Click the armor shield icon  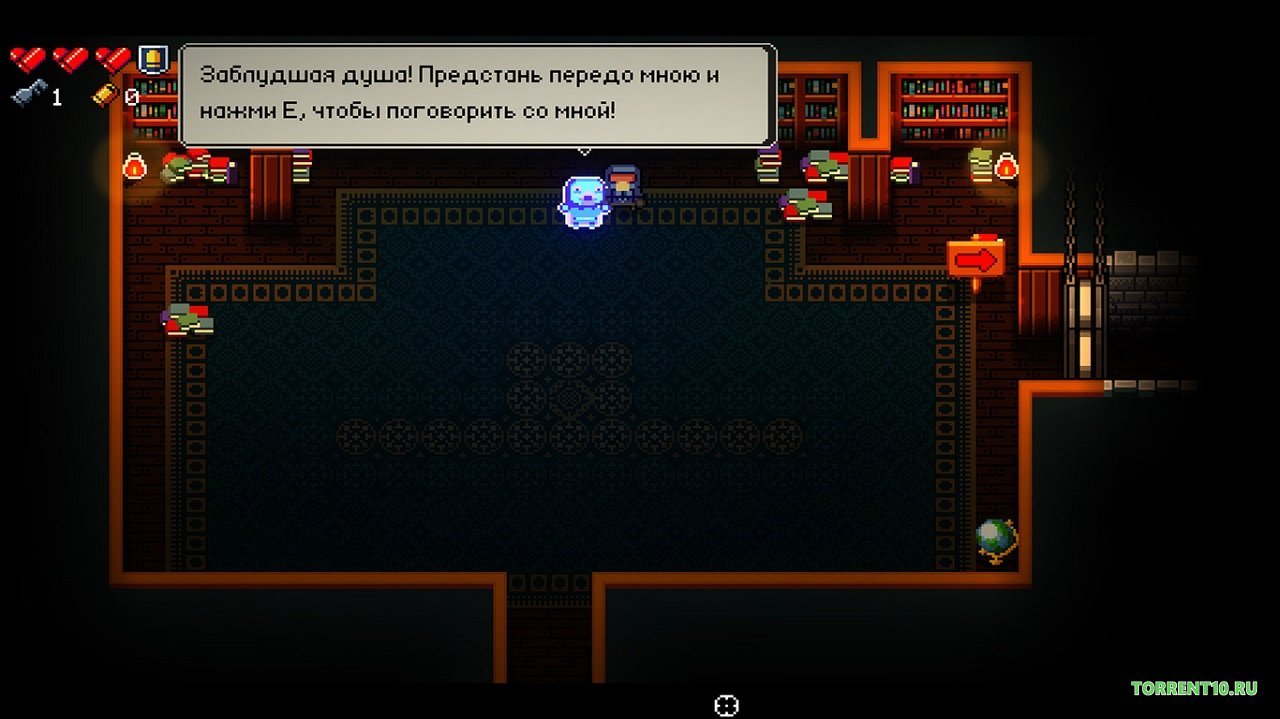[151, 59]
